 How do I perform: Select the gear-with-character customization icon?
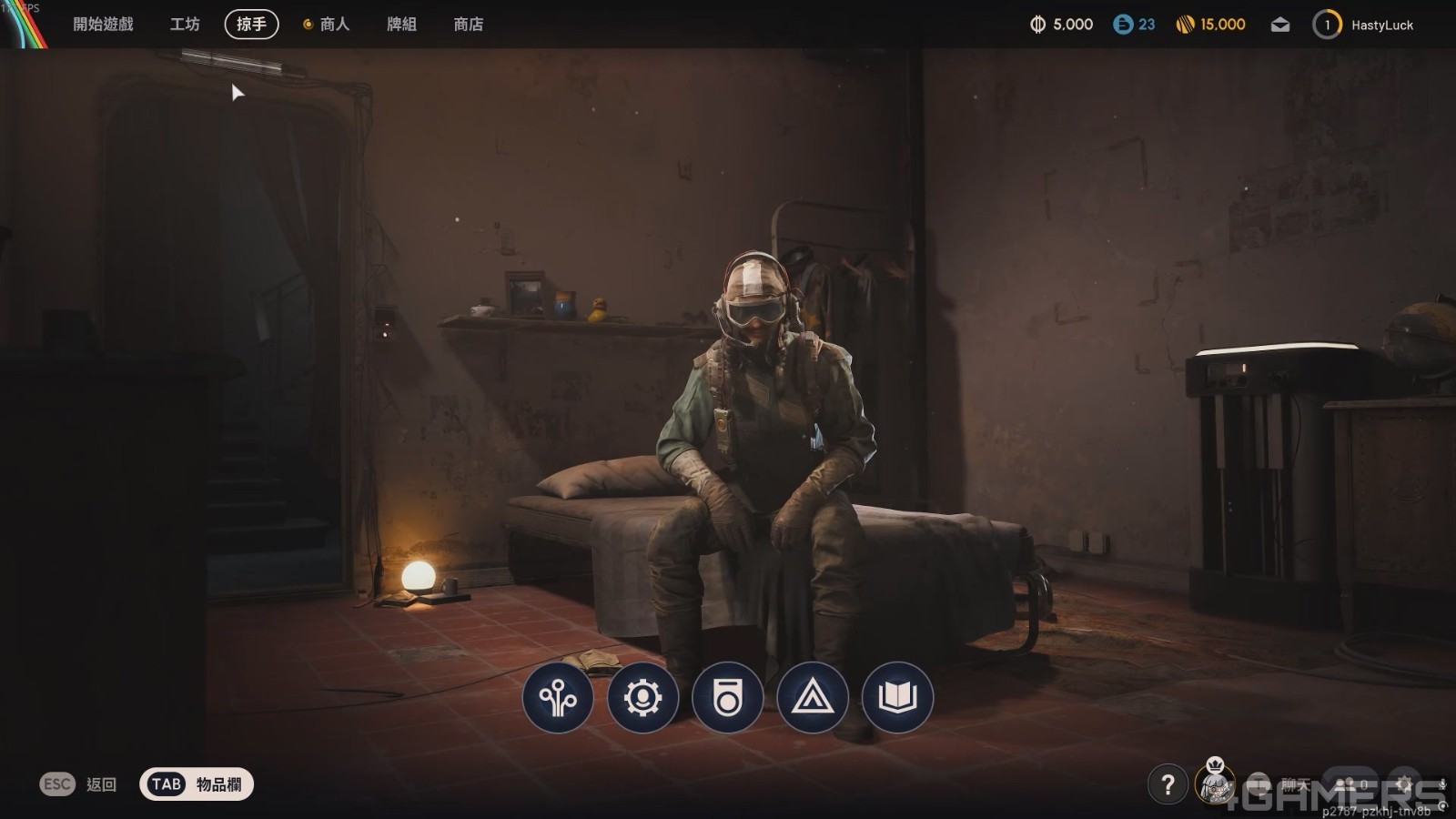tap(642, 698)
